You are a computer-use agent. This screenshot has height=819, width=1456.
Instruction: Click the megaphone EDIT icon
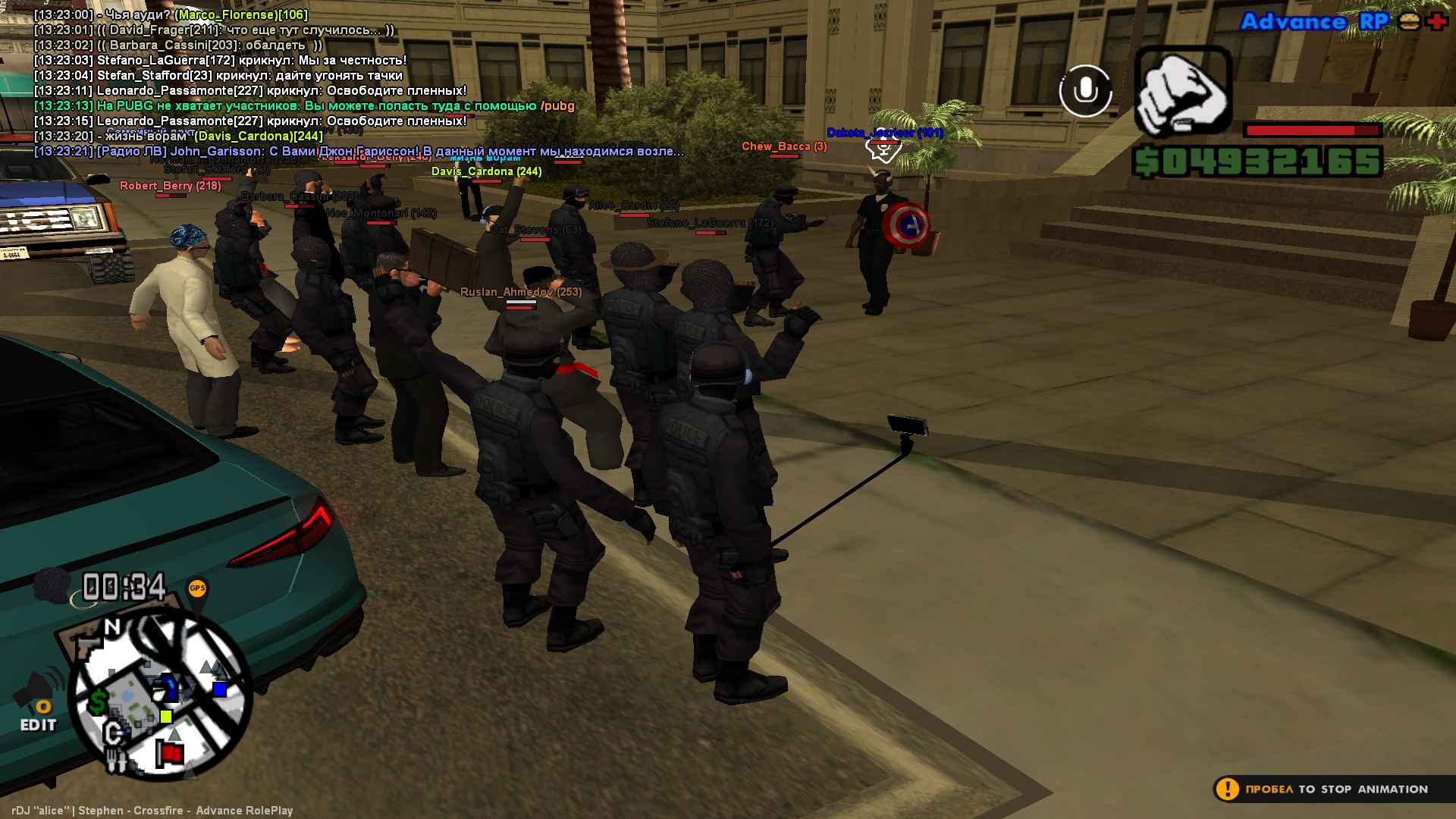coord(38,701)
